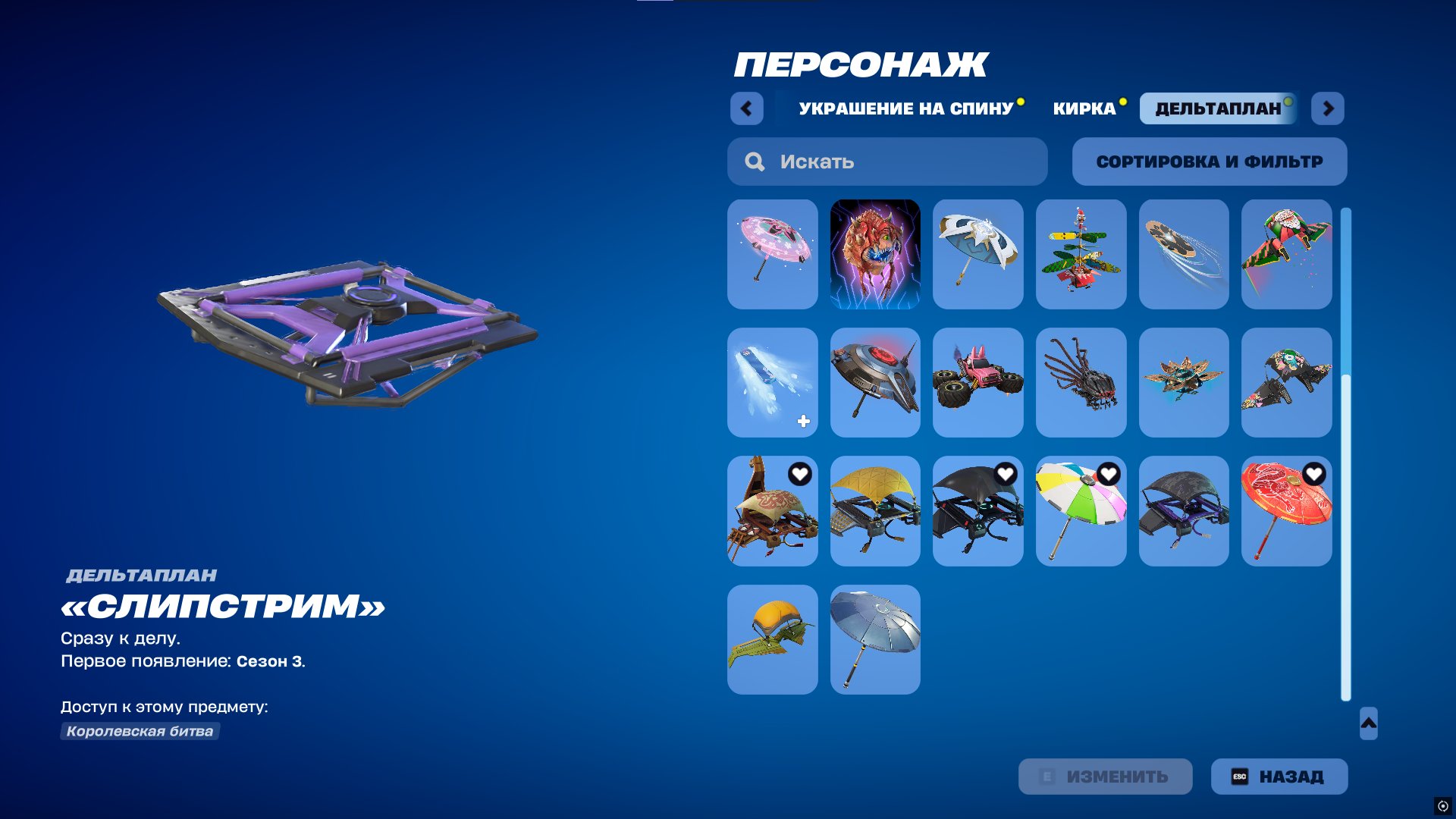The image size is (1456, 819).
Task: Select the golden lotus glider
Action: click(1184, 383)
